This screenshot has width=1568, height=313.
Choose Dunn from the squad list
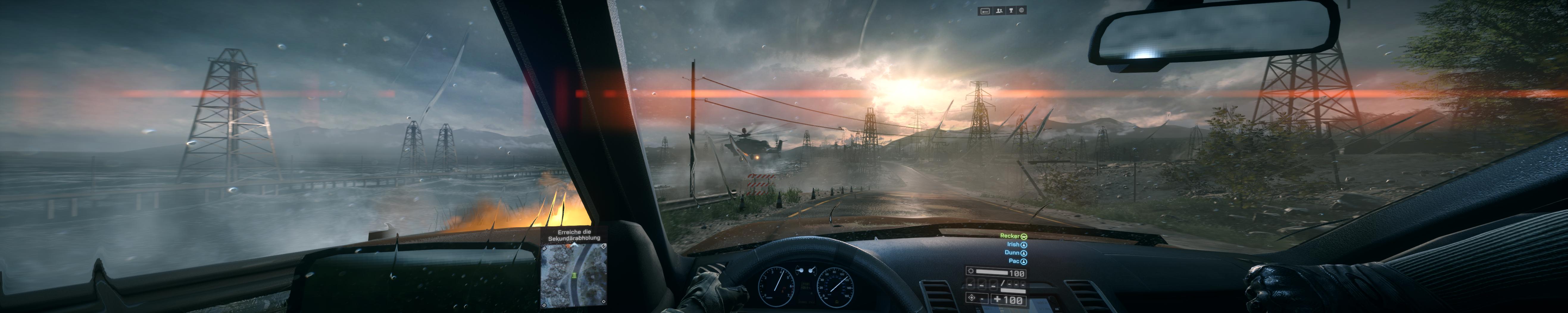(1012, 252)
